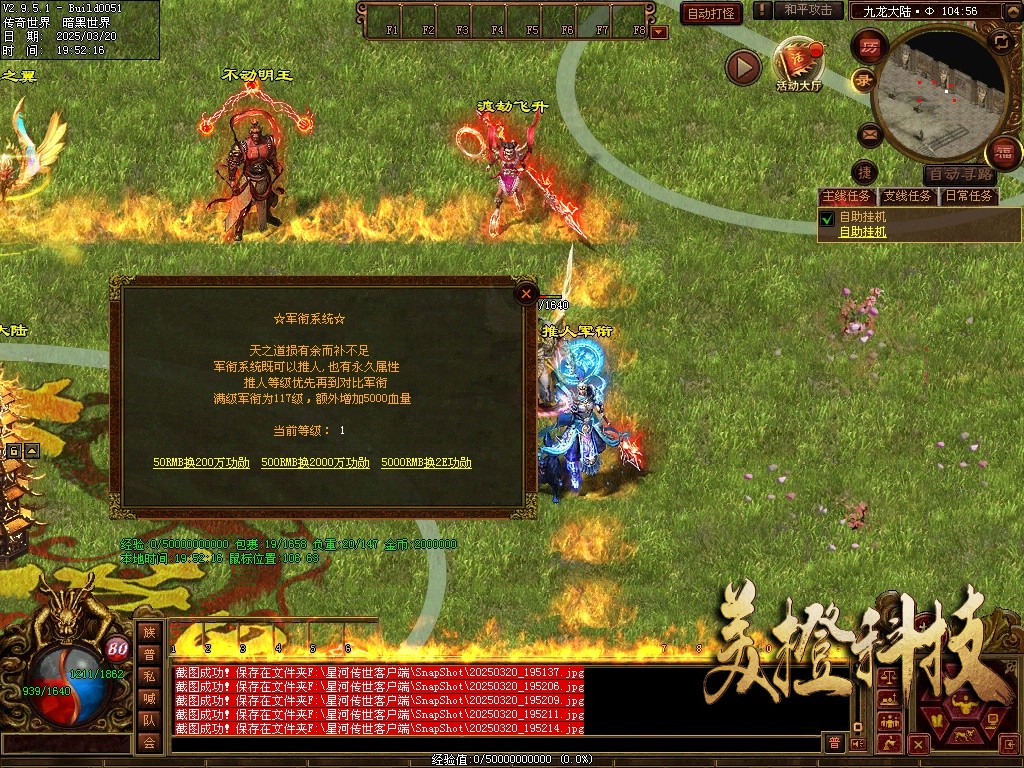1024x768 pixels.
Task: Follow the underlined 自助挂机 quest link
Action: tap(862, 232)
